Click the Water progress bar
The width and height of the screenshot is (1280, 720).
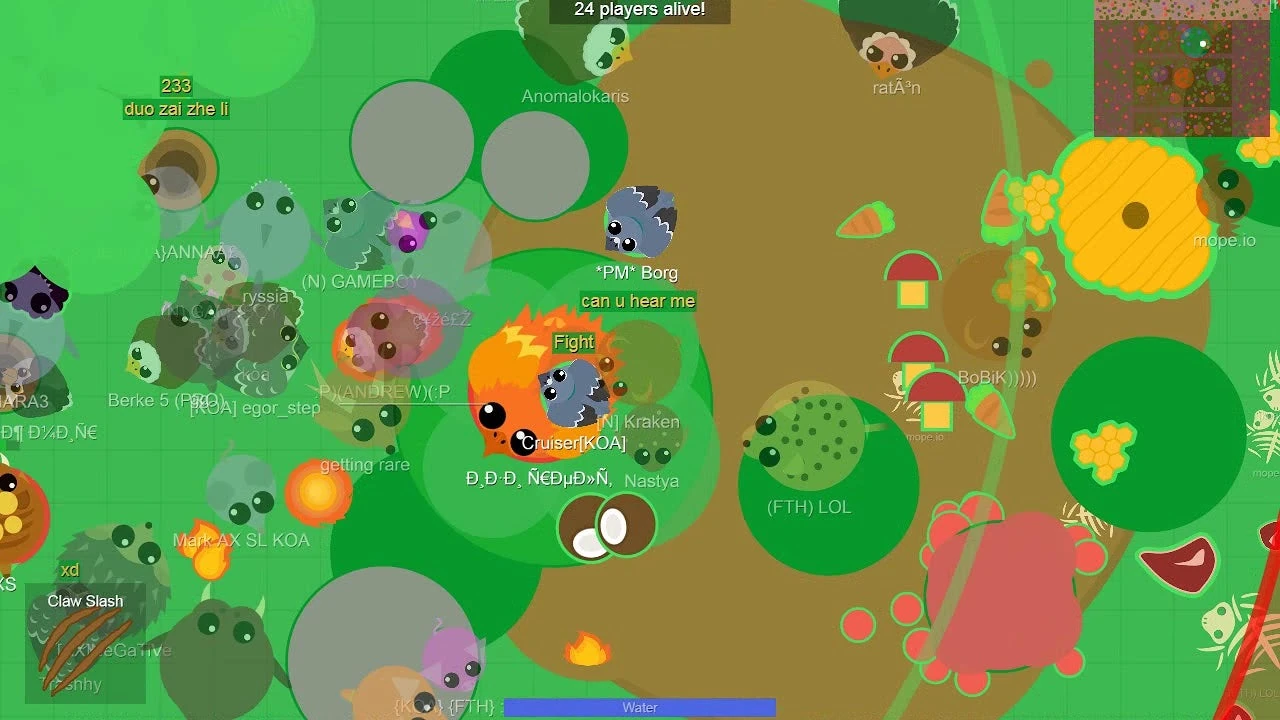coord(639,707)
